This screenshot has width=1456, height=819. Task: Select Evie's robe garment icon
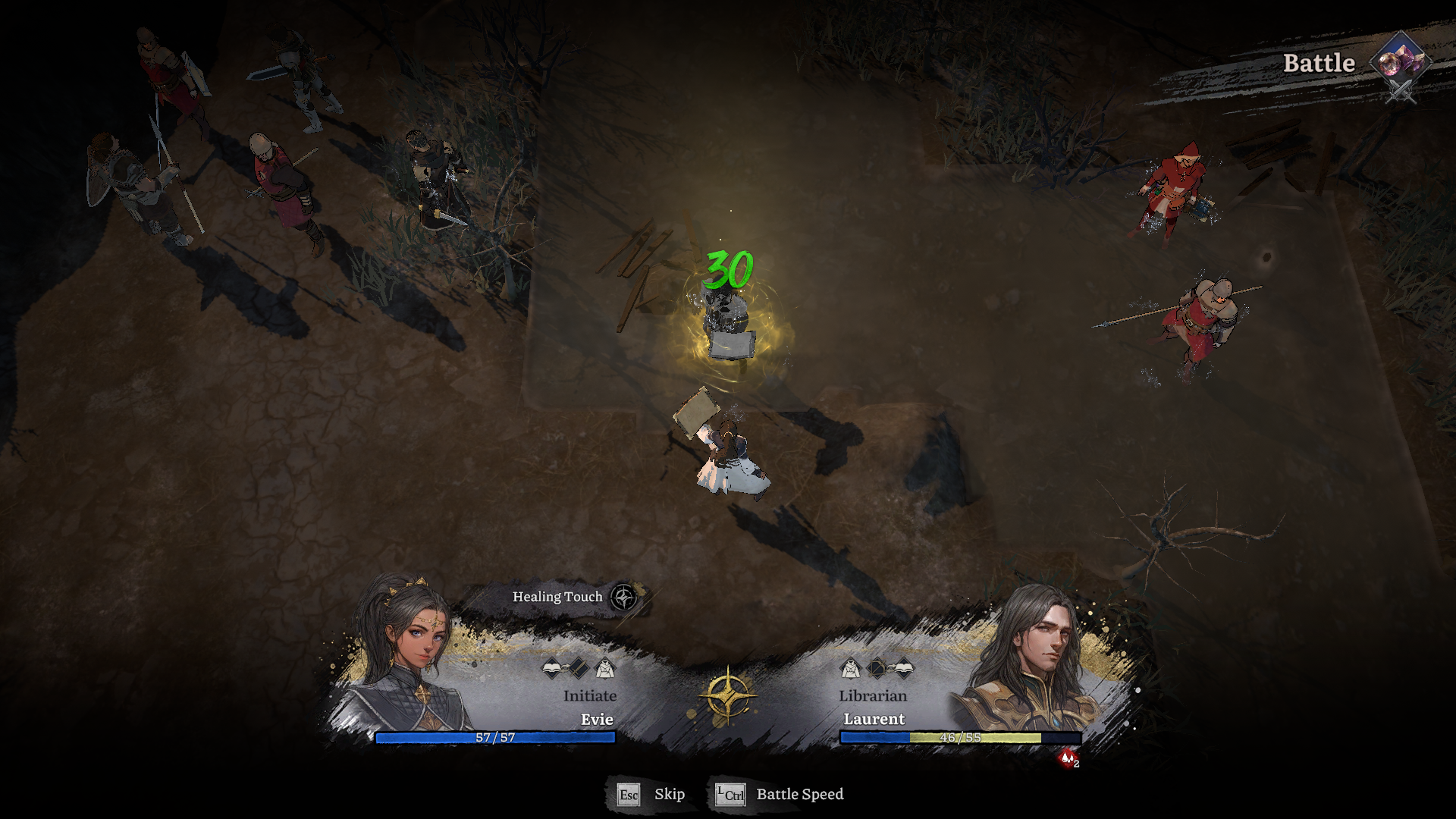coord(605,669)
